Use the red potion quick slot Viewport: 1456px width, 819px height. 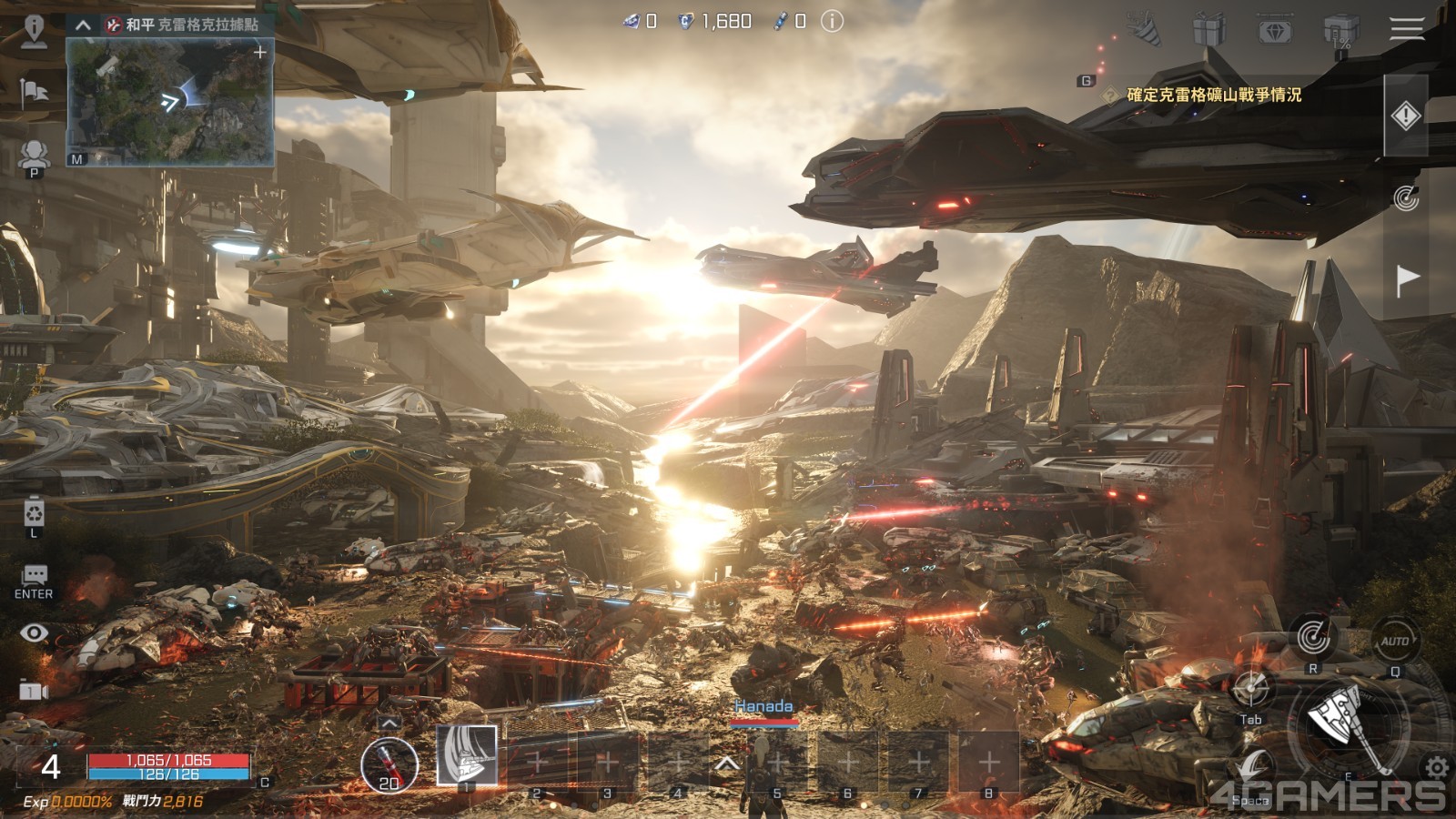coord(389,763)
